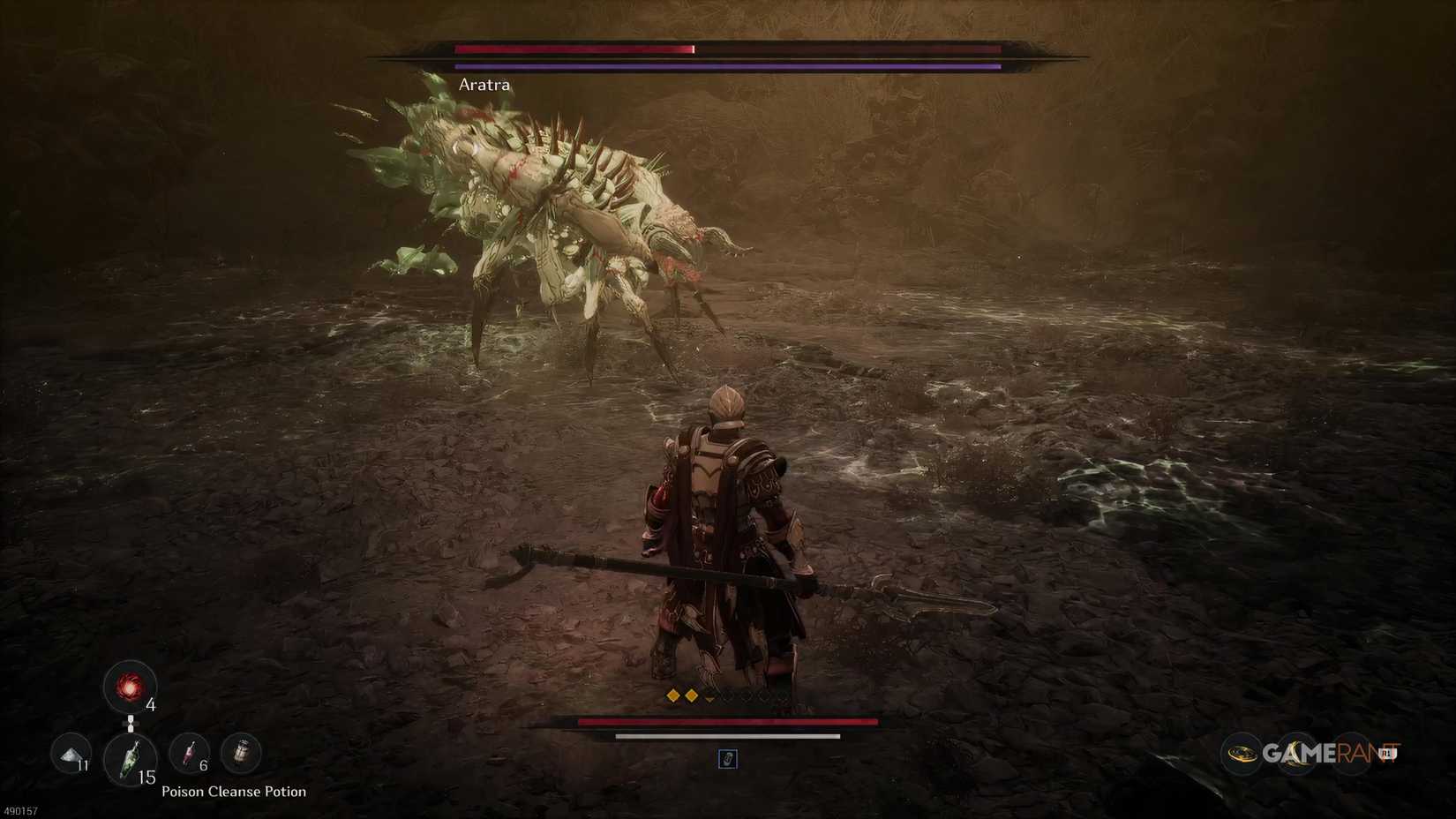Viewport: 1456px width, 819px height.
Task: Toggle the first filled yellow charge diamond
Action: pos(673,695)
